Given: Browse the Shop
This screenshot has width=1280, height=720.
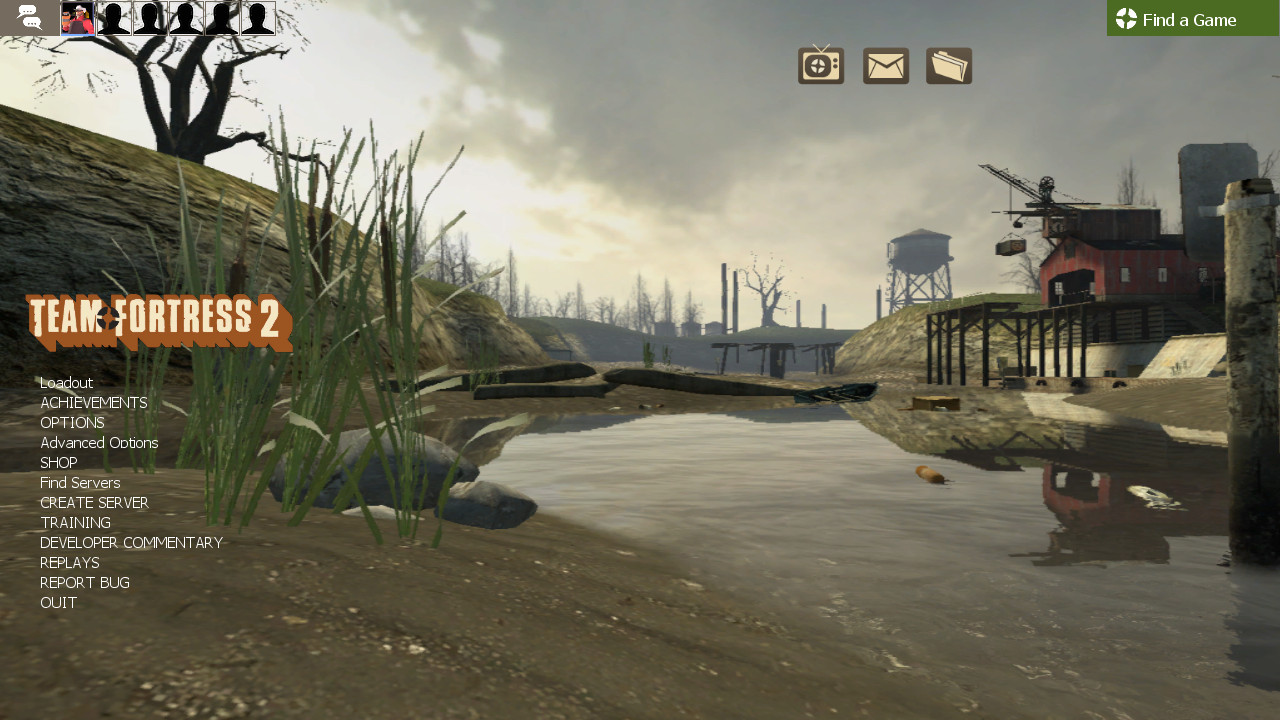Looking at the screenshot, I should [58, 462].
